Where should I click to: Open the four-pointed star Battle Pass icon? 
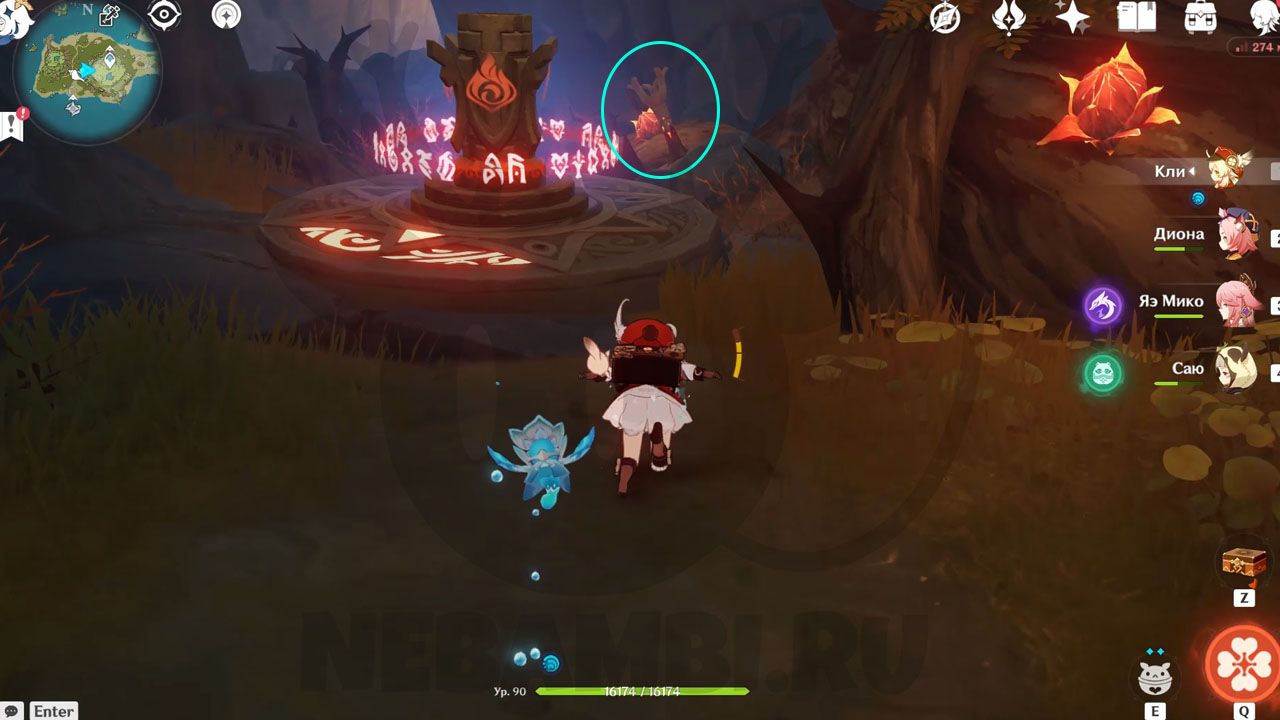pyautogui.click(x=1073, y=17)
